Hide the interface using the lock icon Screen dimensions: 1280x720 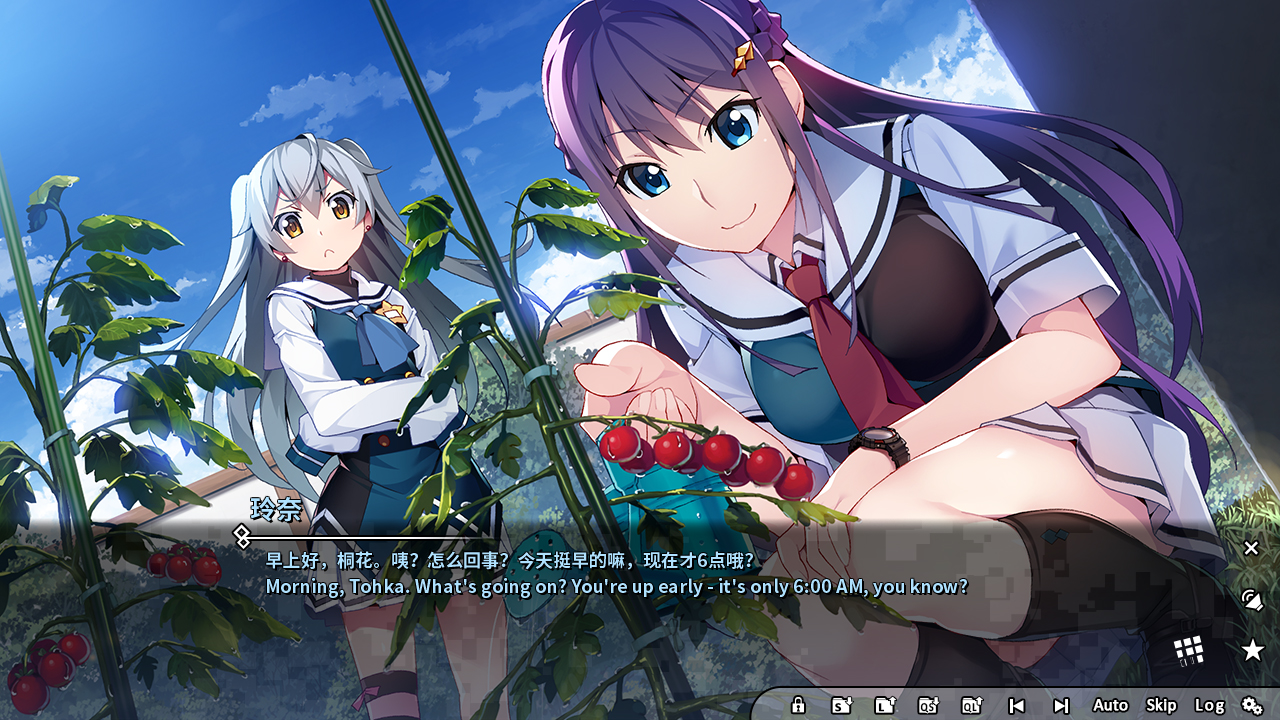point(797,705)
